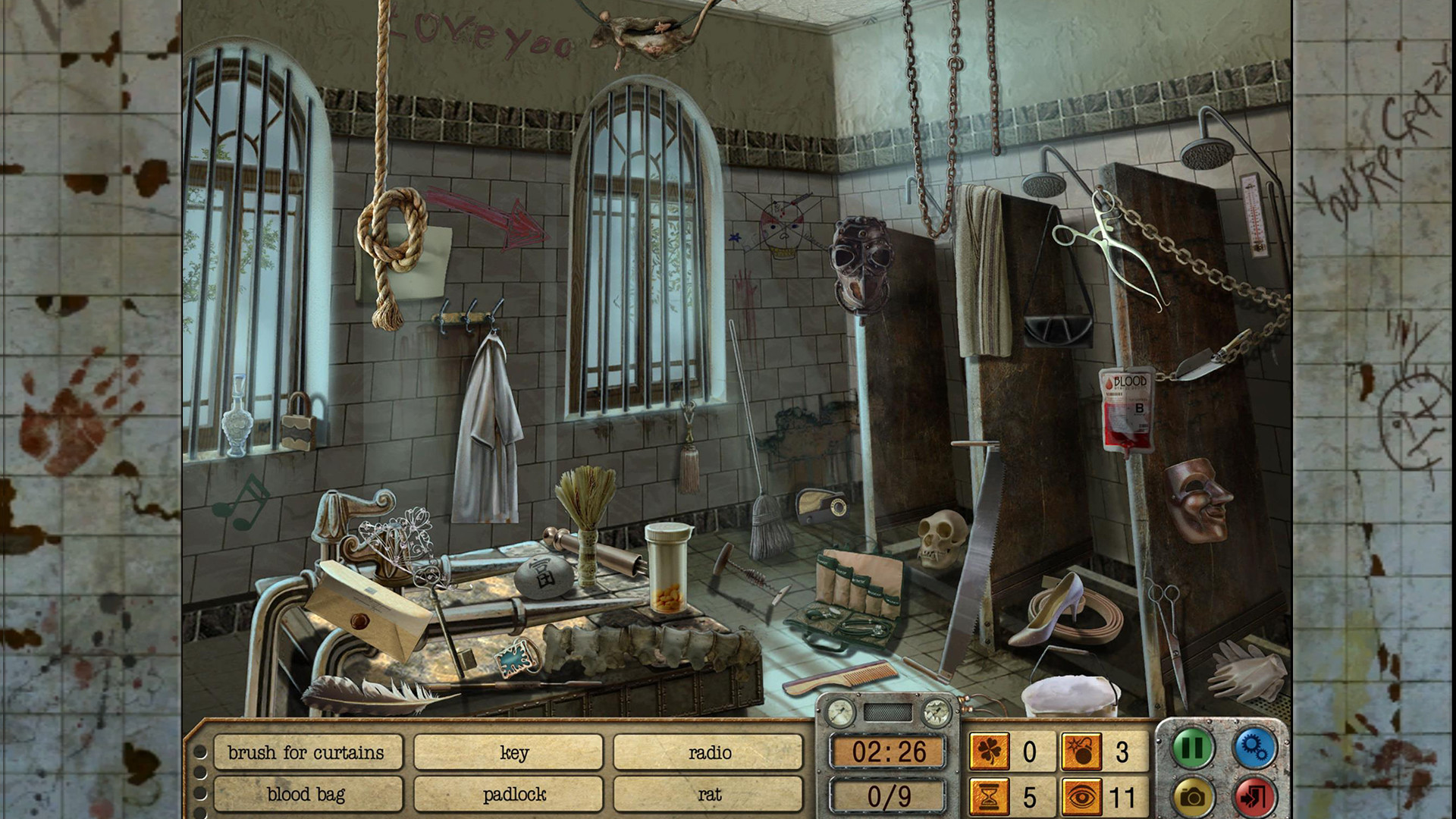
Task: Click the 'rat' word entry
Action: (709, 795)
